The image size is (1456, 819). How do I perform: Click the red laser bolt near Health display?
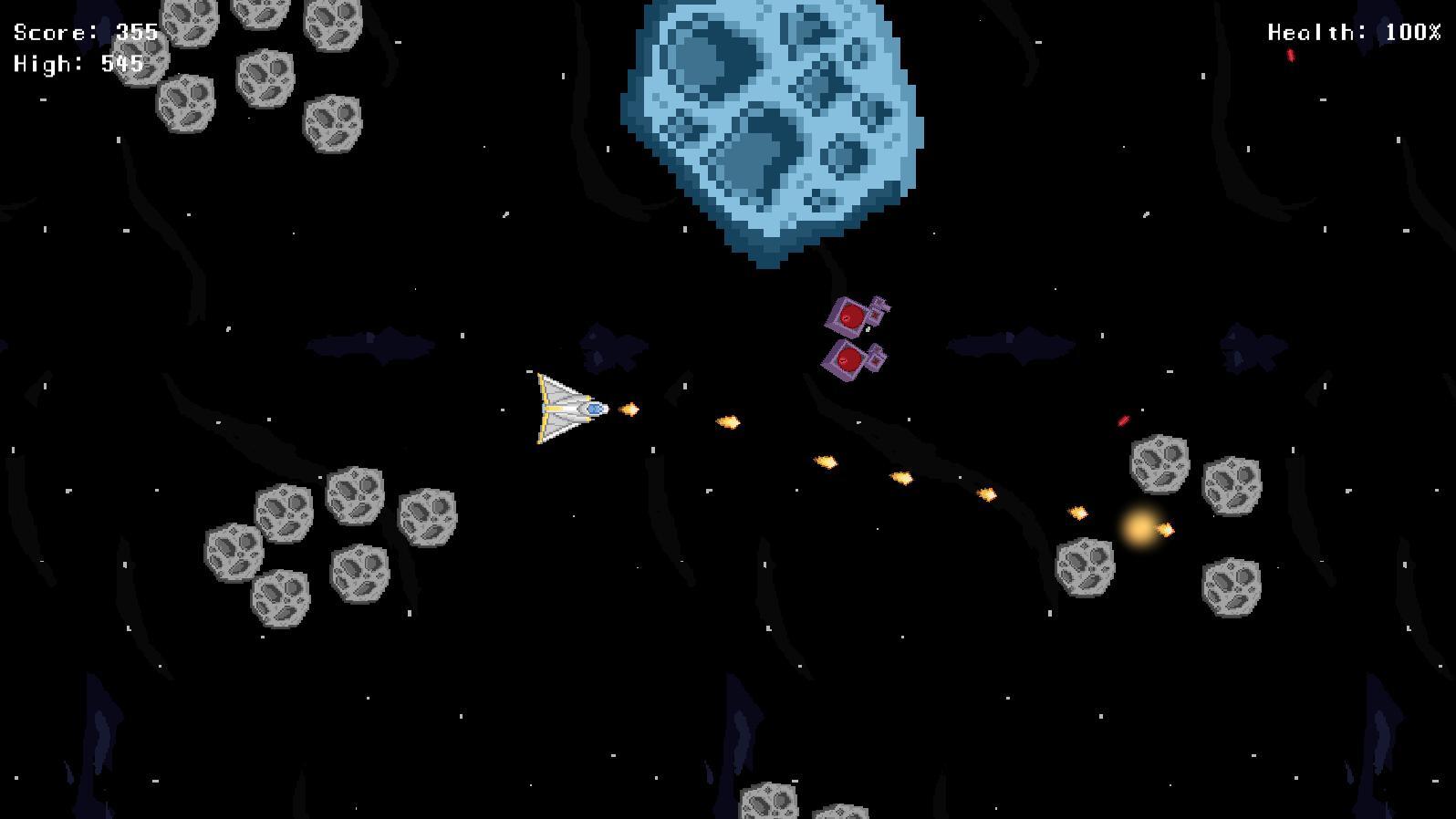click(x=1290, y=57)
